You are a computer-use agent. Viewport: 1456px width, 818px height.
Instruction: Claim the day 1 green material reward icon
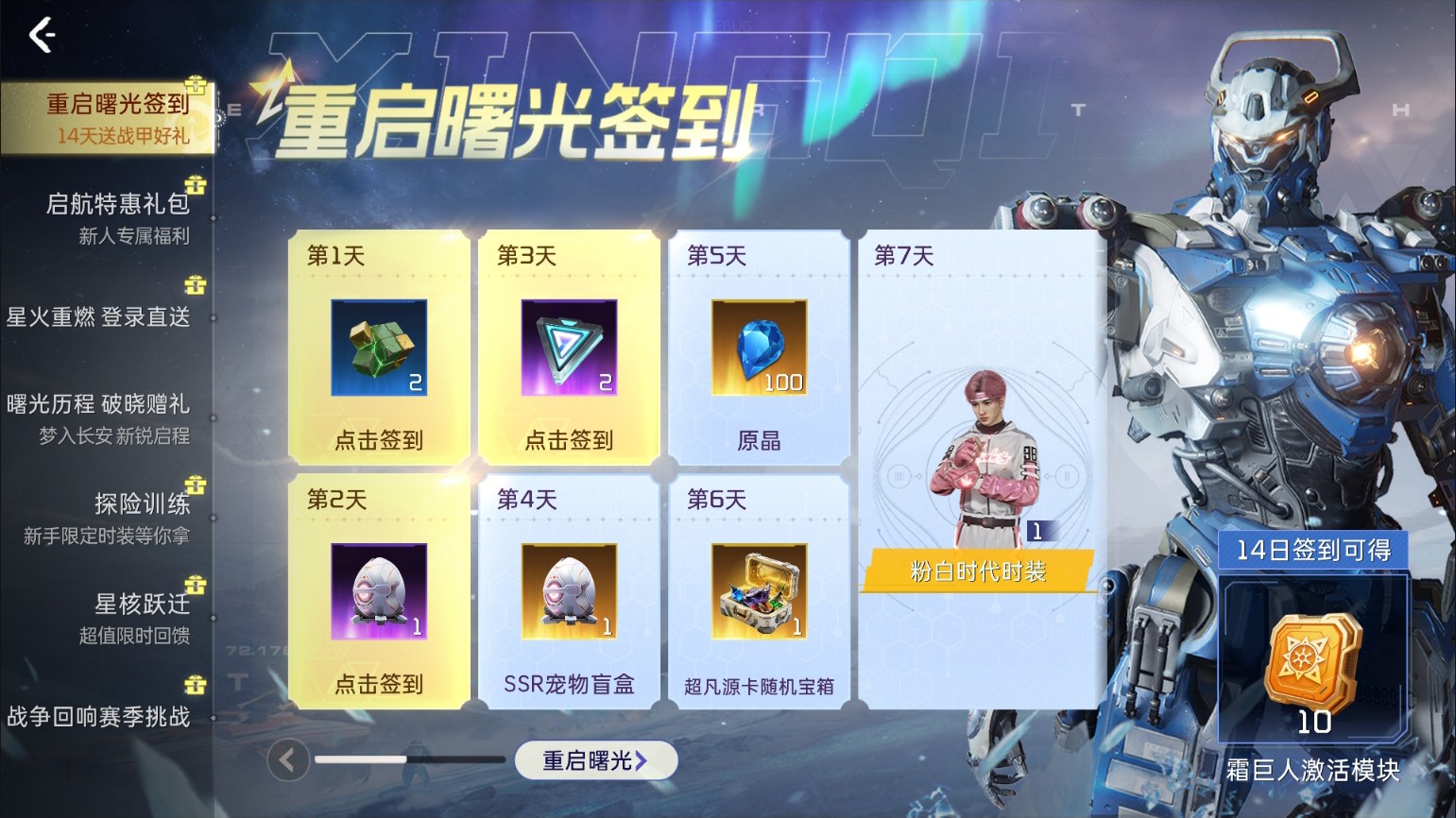[377, 349]
